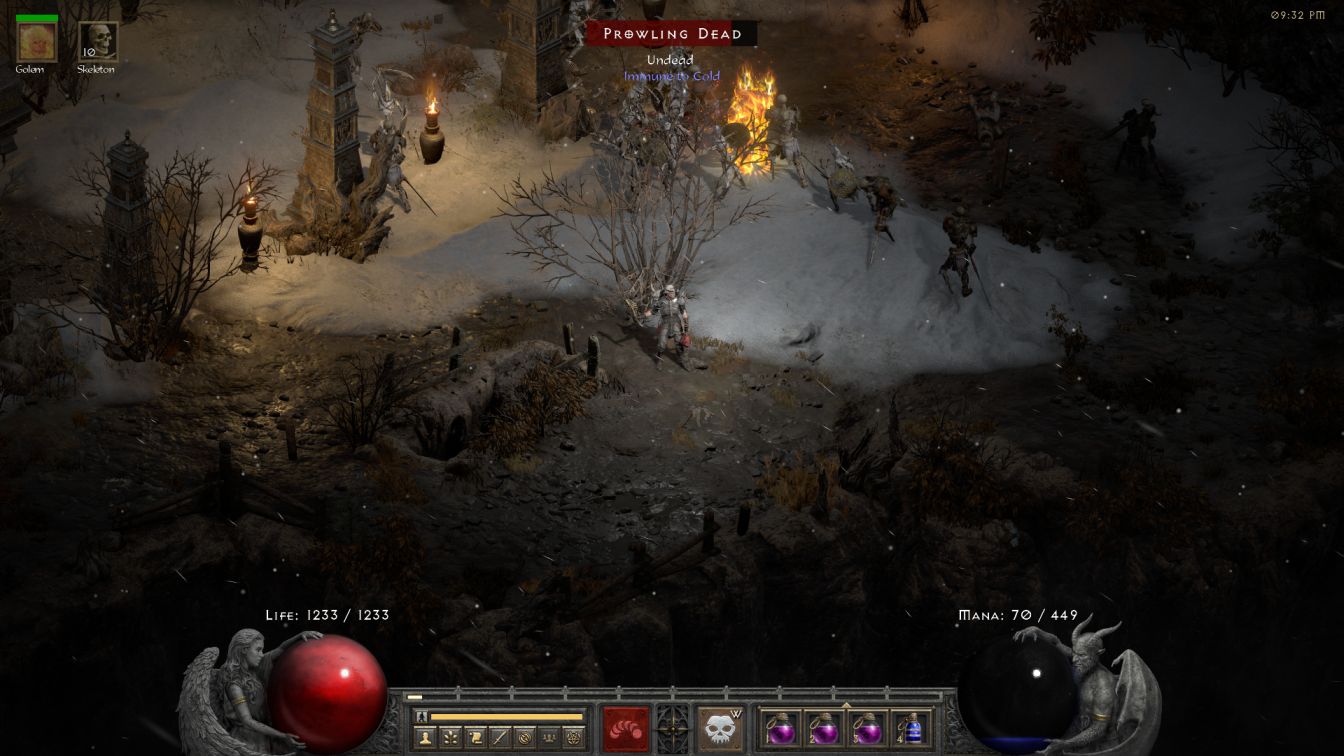Viewport: 1344px width, 756px height.
Task: Select the Skeleton minion portrait
Action: pos(98,42)
